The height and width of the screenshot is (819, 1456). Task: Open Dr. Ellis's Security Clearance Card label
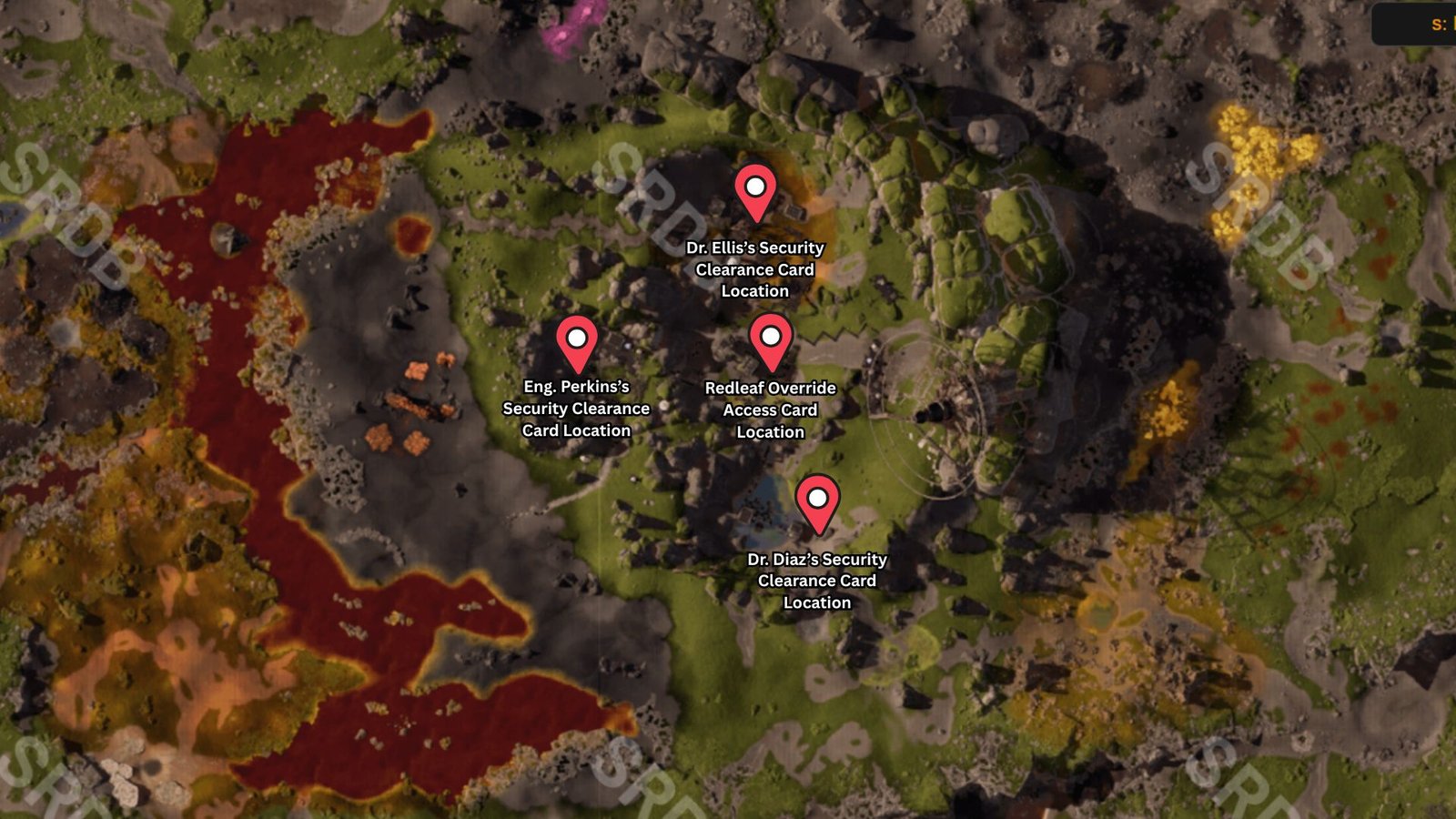click(757, 269)
